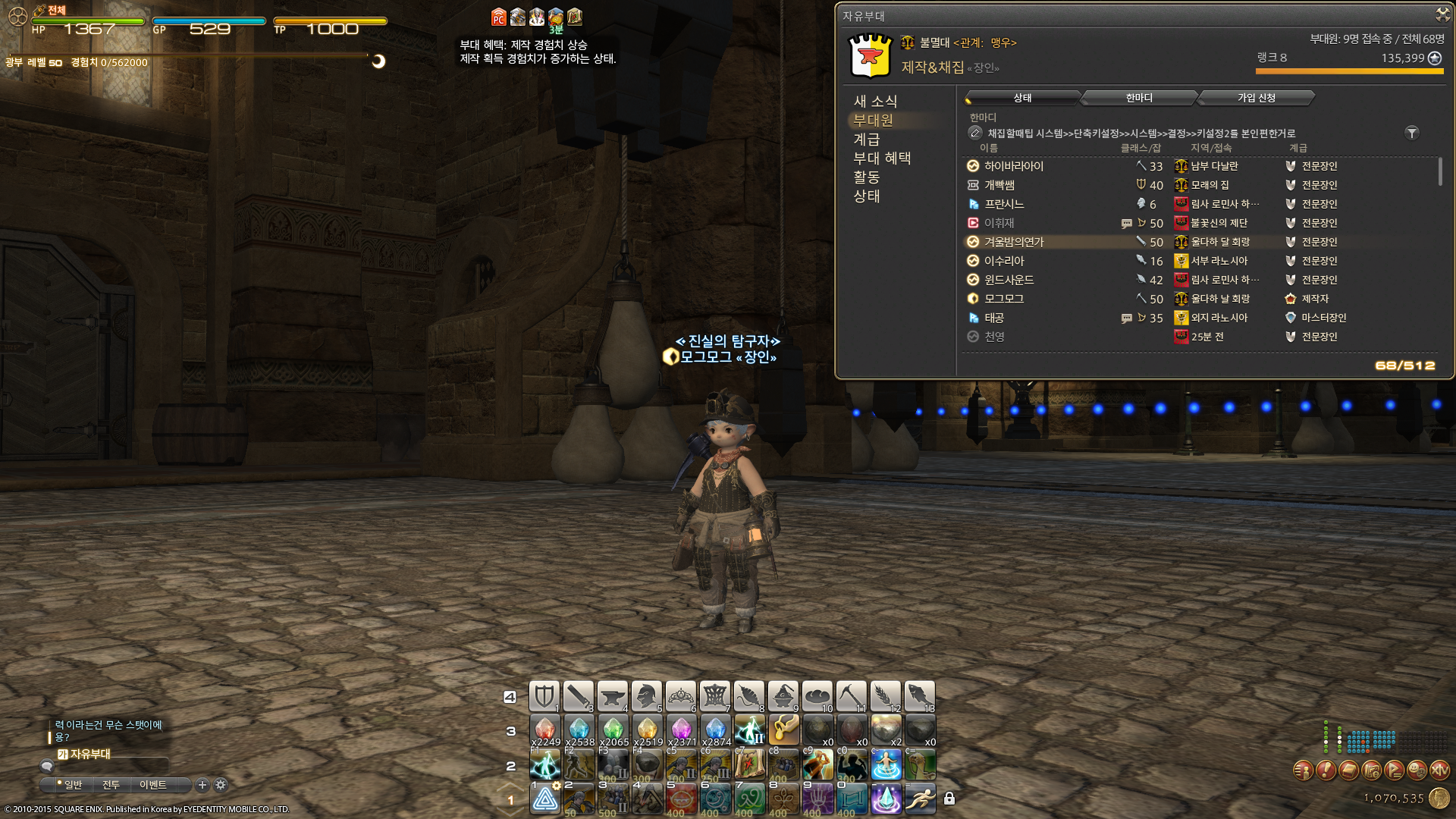The width and height of the screenshot is (1456, 819).
Task: Open chat log settings gear
Action: click(221, 785)
